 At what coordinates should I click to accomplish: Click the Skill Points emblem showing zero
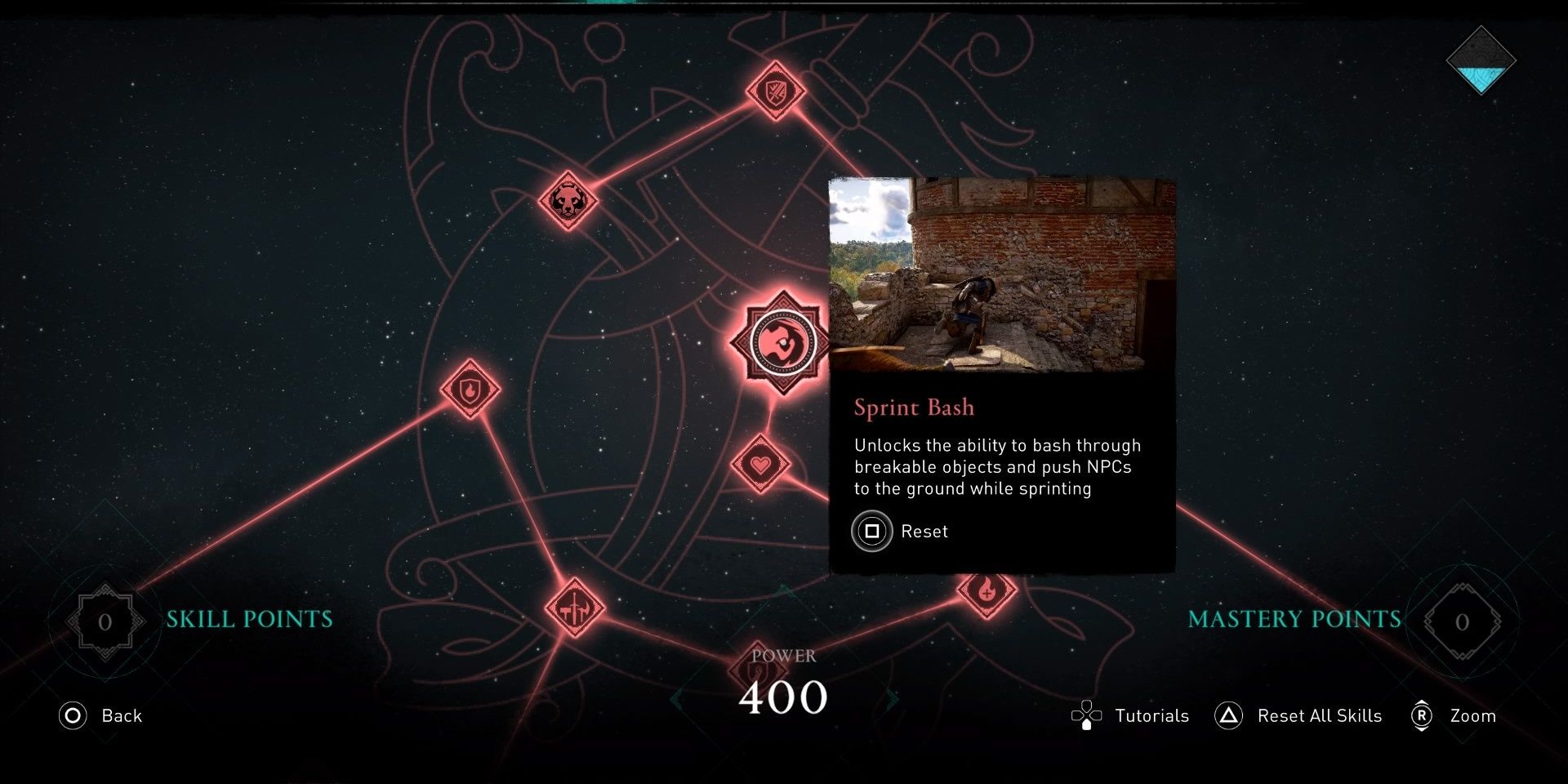coord(104,621)
